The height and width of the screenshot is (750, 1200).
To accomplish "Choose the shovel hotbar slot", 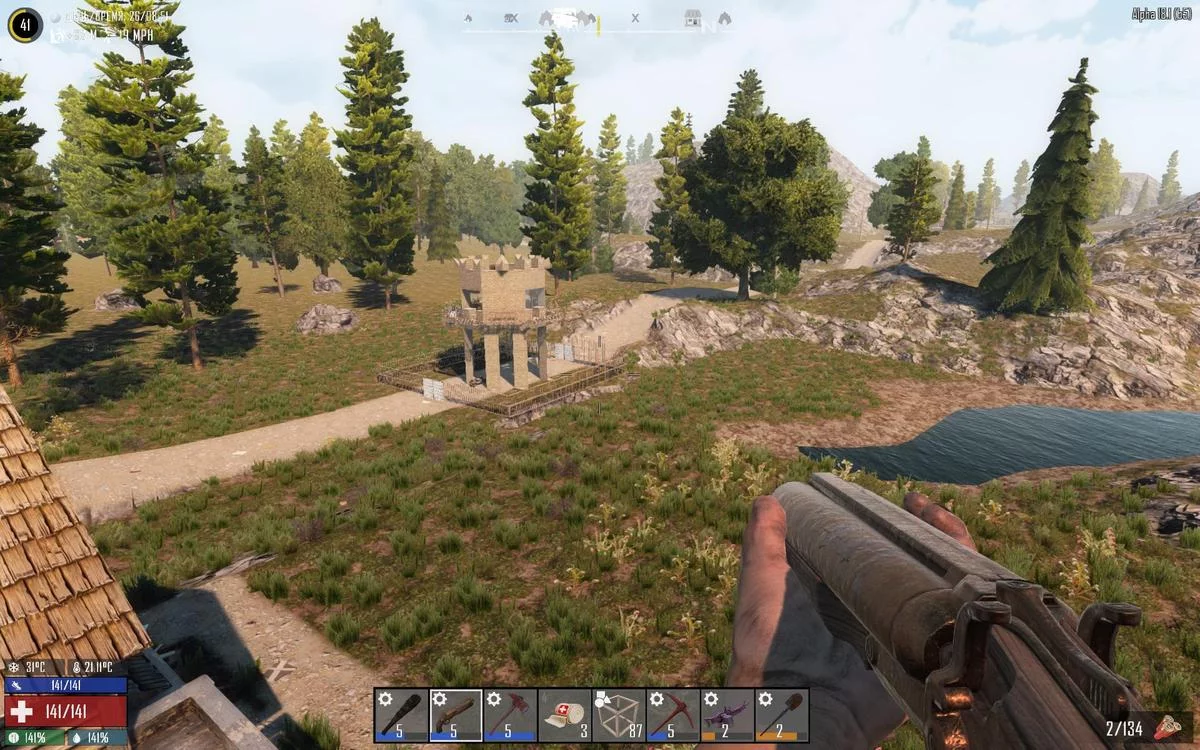I will pyautogui.click(x=781, y=715).
